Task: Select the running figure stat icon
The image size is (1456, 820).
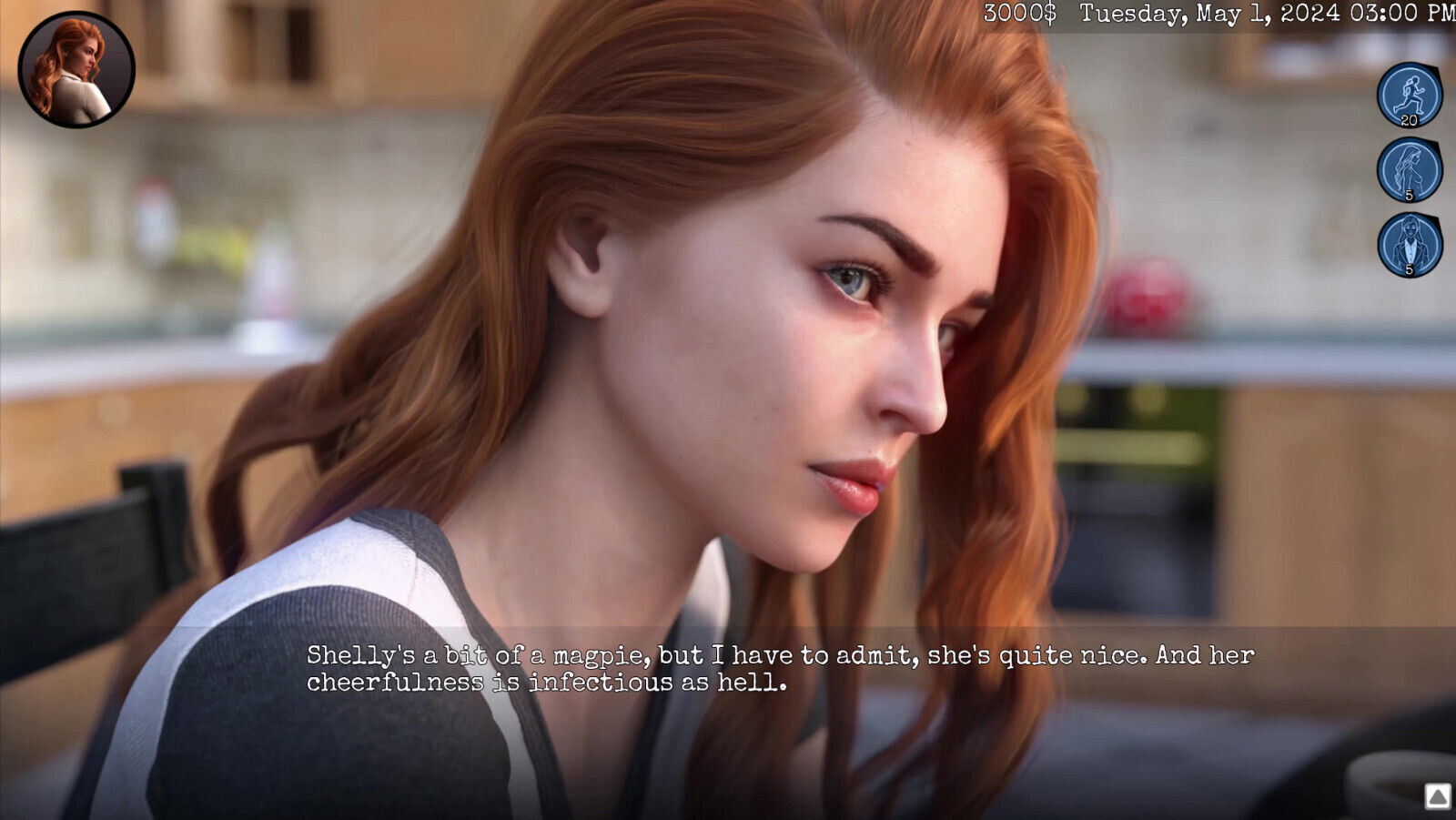Action: [x=1409, y=95]
